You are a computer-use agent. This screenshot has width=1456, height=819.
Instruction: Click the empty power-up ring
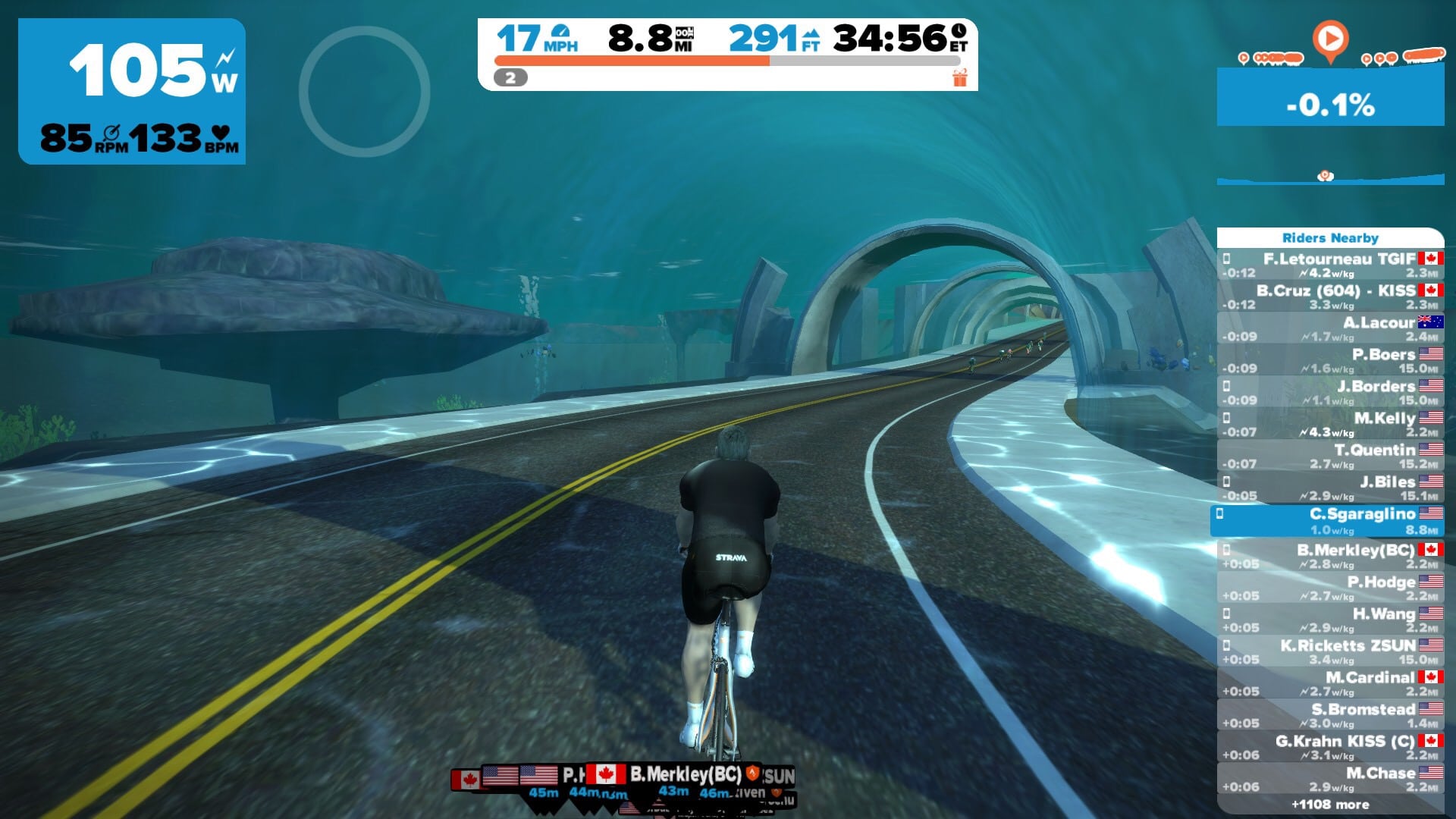[364, 92]
